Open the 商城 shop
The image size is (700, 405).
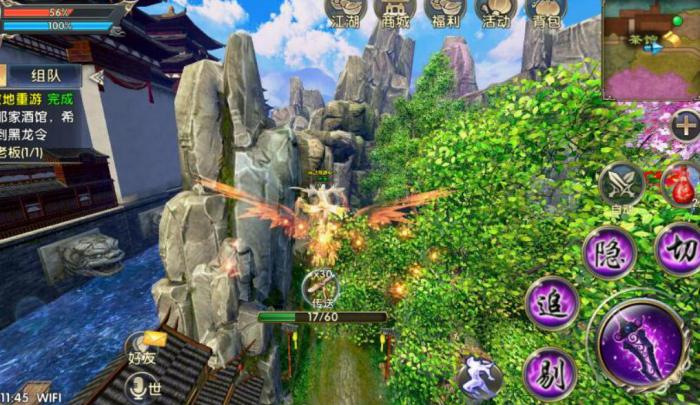[395, 12]
